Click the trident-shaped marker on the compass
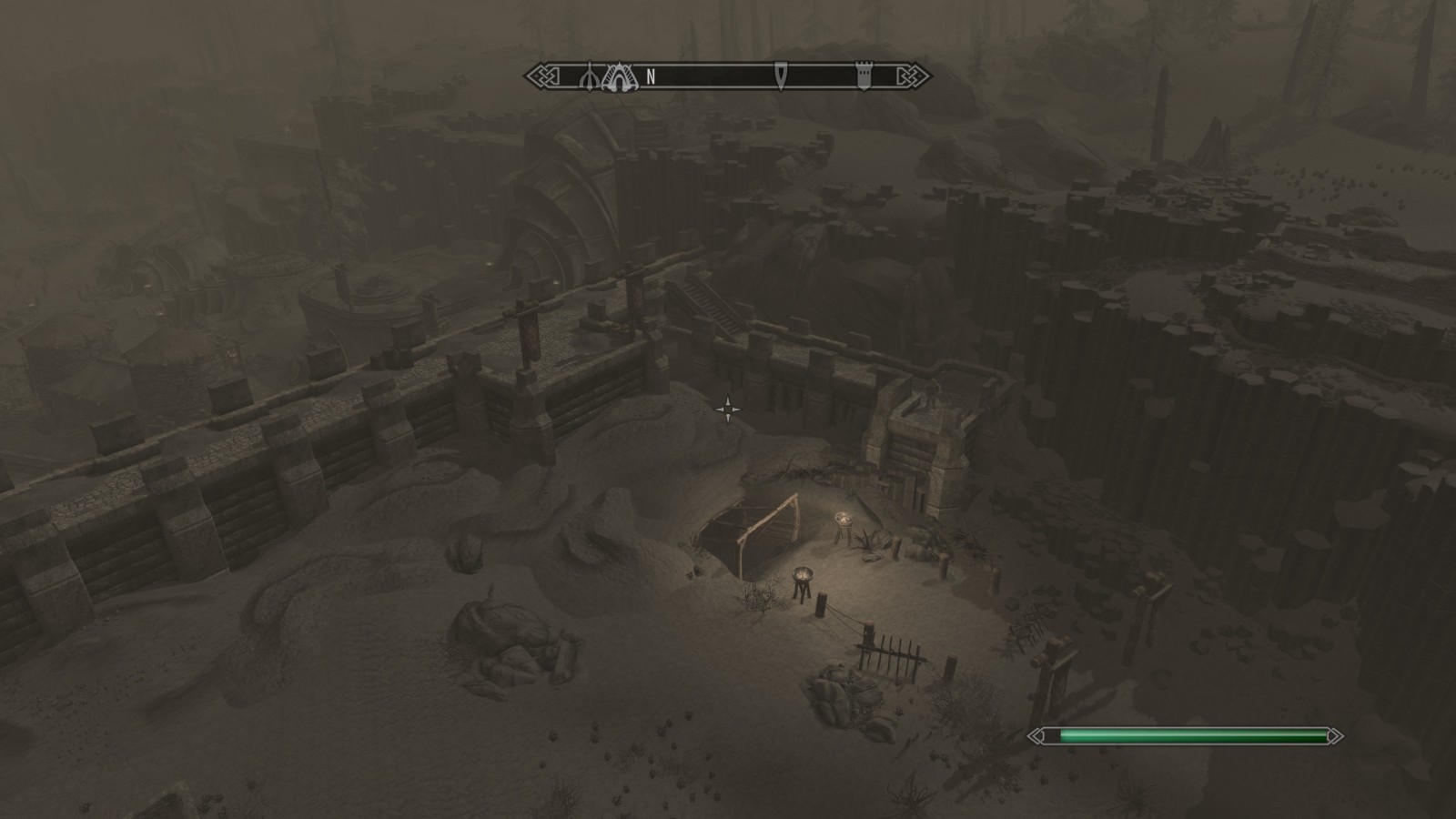The image size is (1456, 819). (590, 77)
